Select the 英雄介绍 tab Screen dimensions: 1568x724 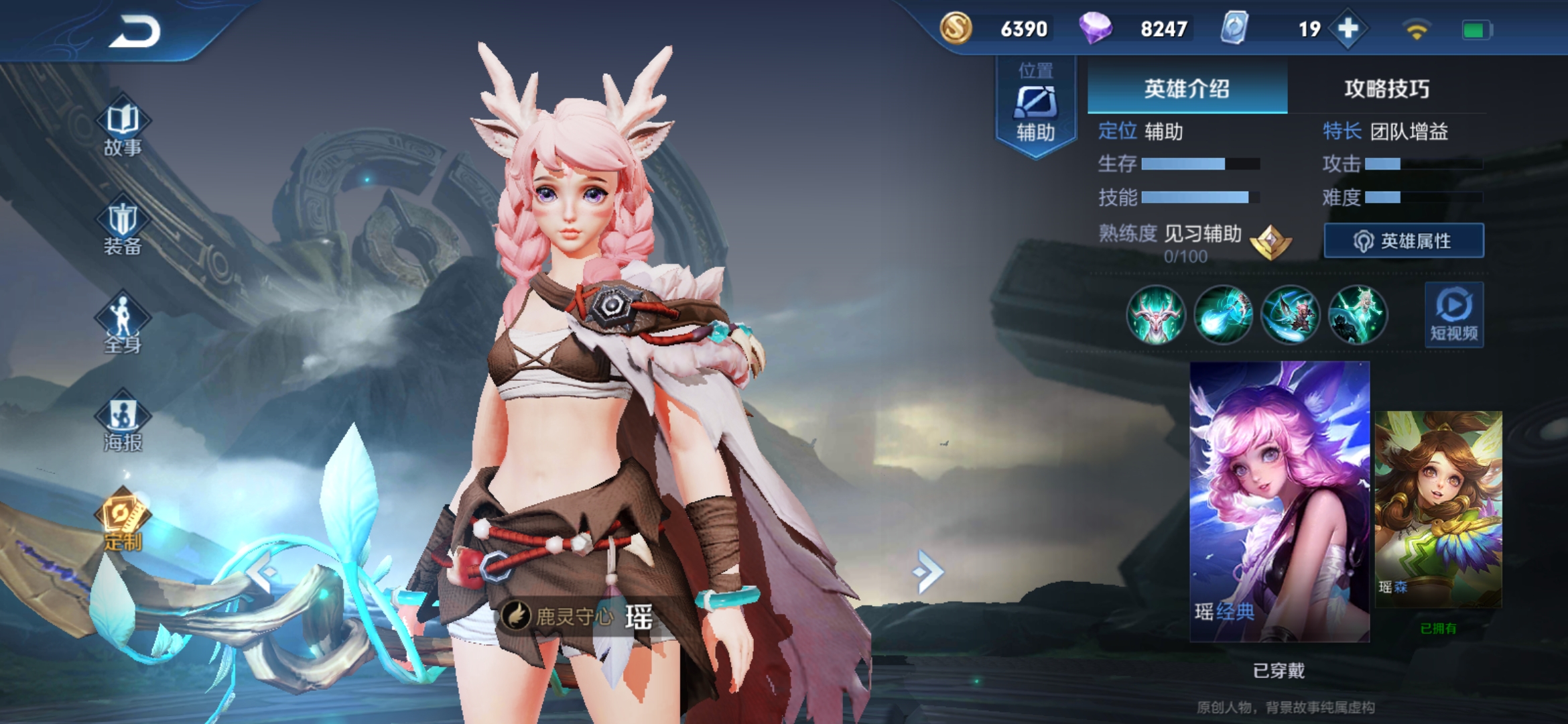pos(1187,88)
